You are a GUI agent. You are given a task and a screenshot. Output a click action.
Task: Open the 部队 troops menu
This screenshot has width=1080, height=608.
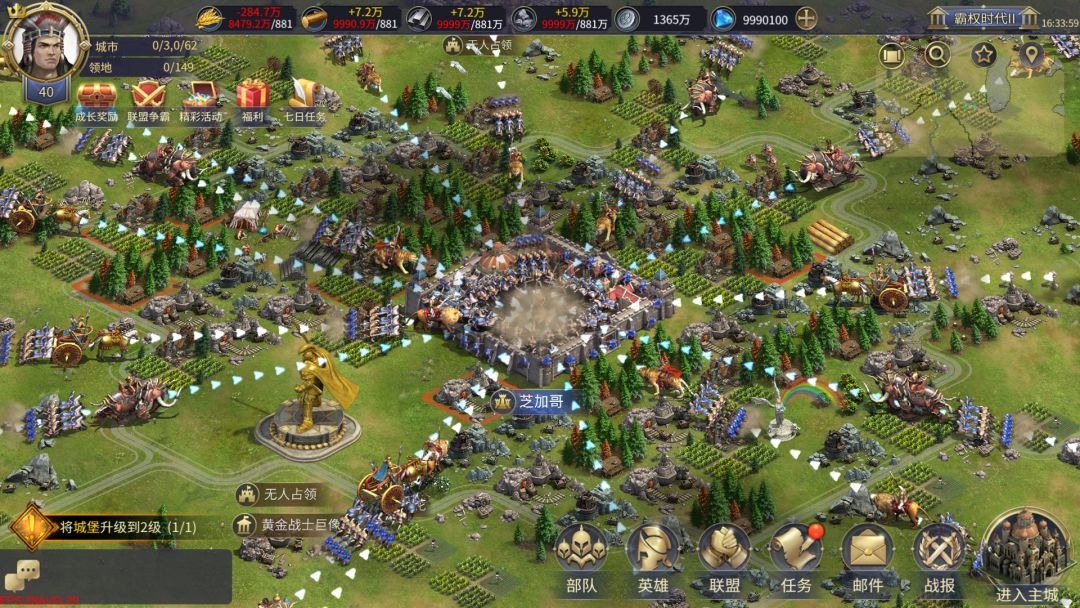click(x=581, y=558)
